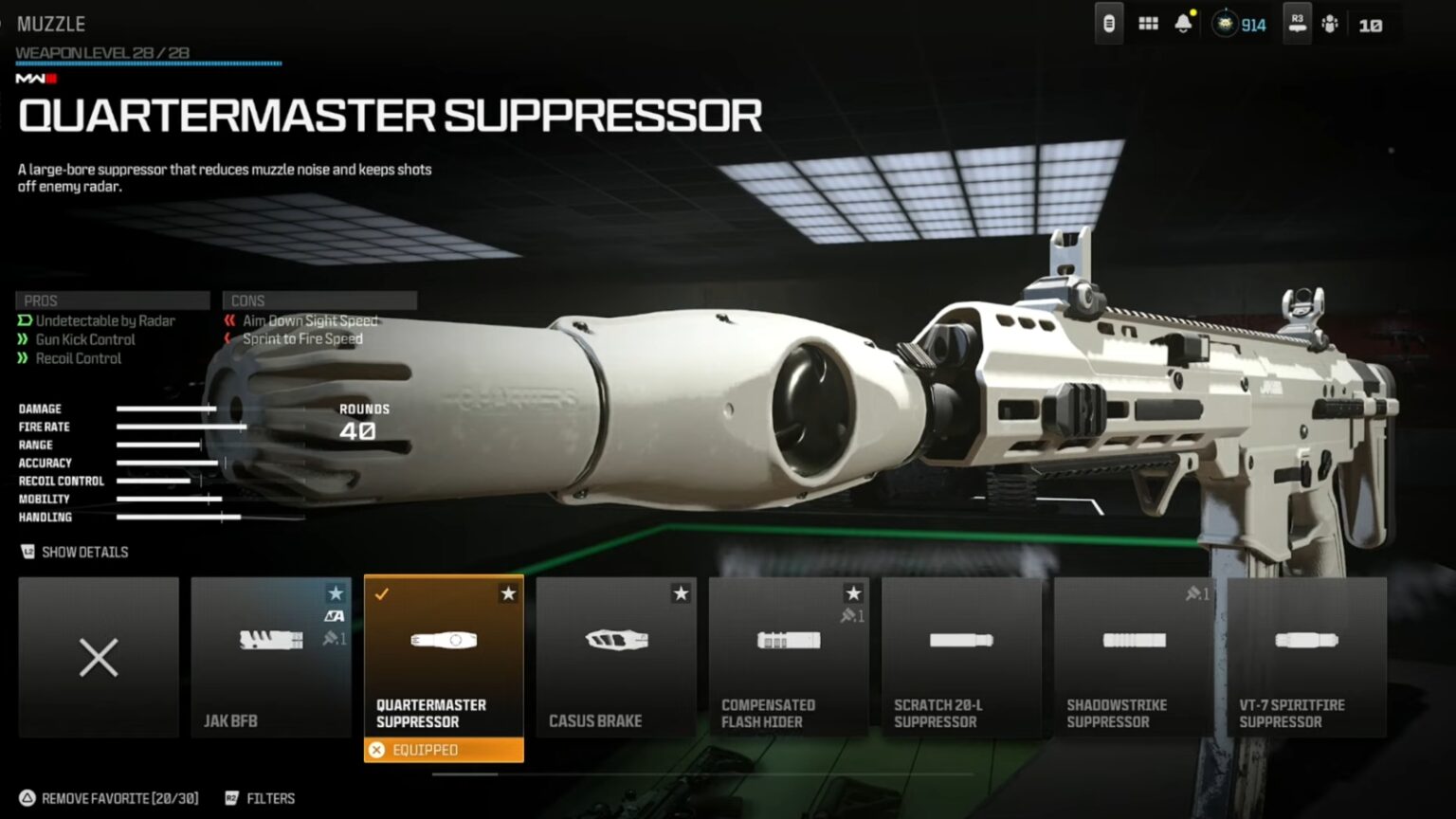Pick the VT-7 Spiritfire Suppressor
The width and height of the screenshot is (1456, 819).
(x=1306, y=657)
